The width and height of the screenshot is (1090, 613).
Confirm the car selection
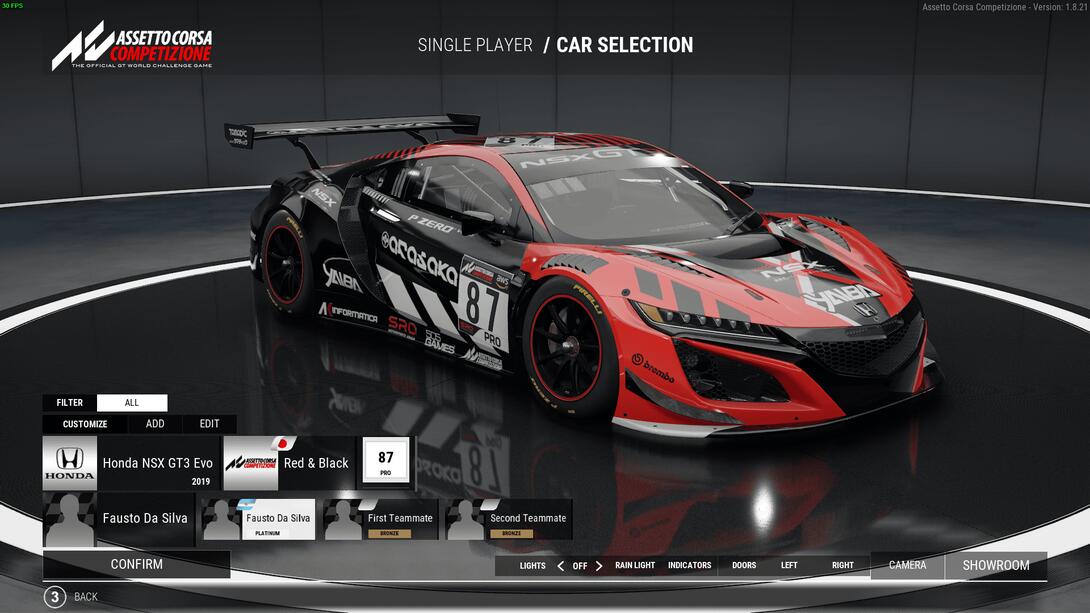pos(136,564)
